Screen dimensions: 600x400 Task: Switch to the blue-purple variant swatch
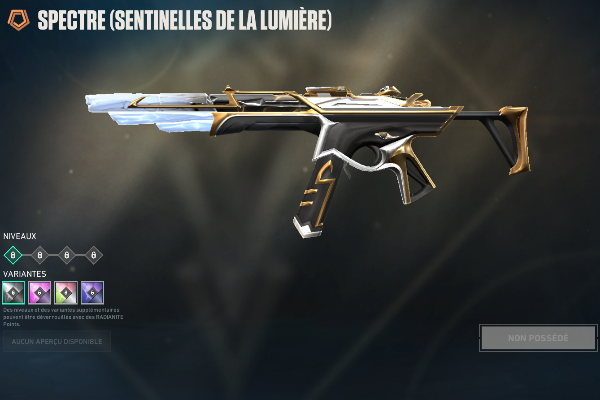coord(92,293)
